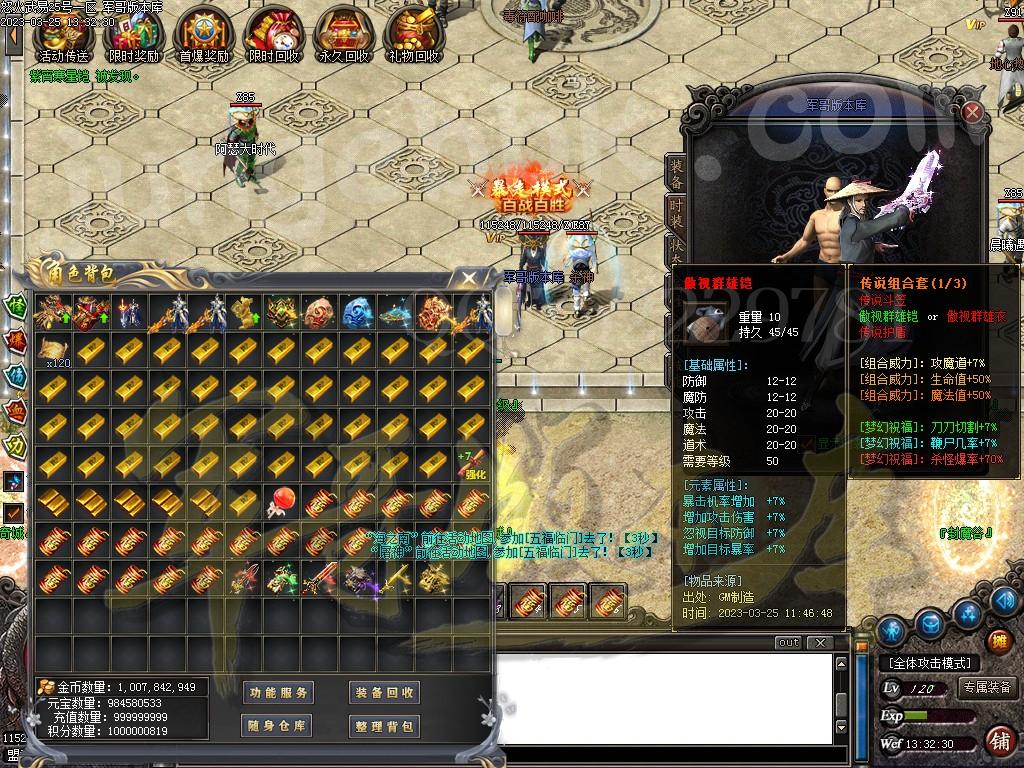The image size is (1024, 768).
Task: Open the 永久回收 permanent recycle icon
Action: tap(342, 33)
